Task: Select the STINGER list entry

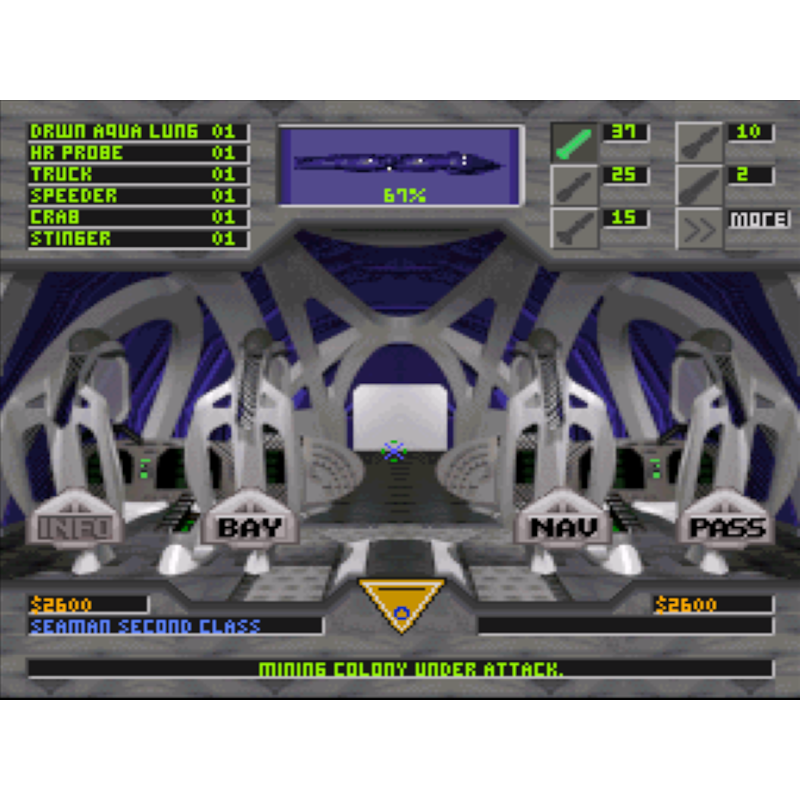Action: (137, 239)
